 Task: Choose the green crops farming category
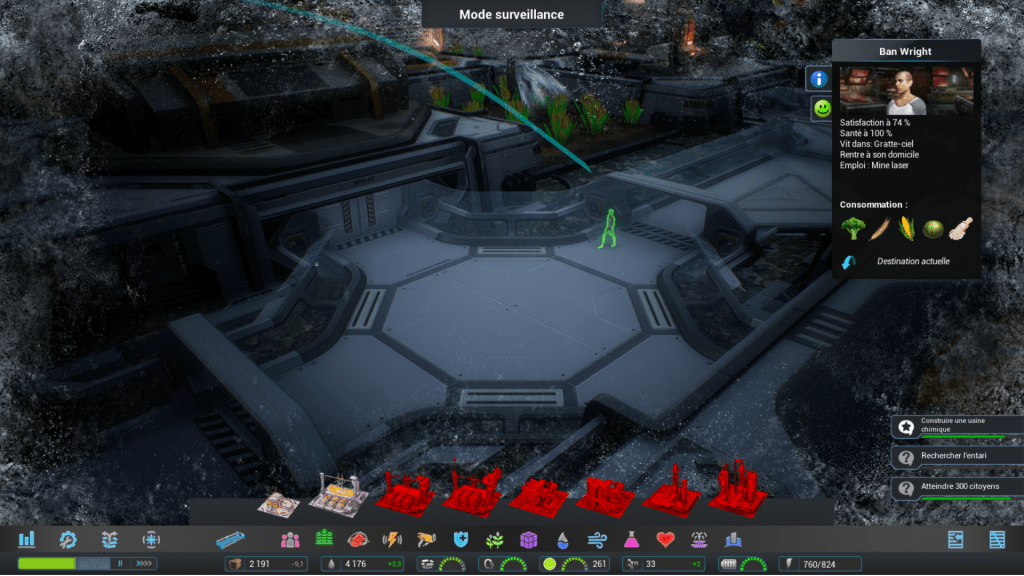pyautogui.click(x=323, y=540)
